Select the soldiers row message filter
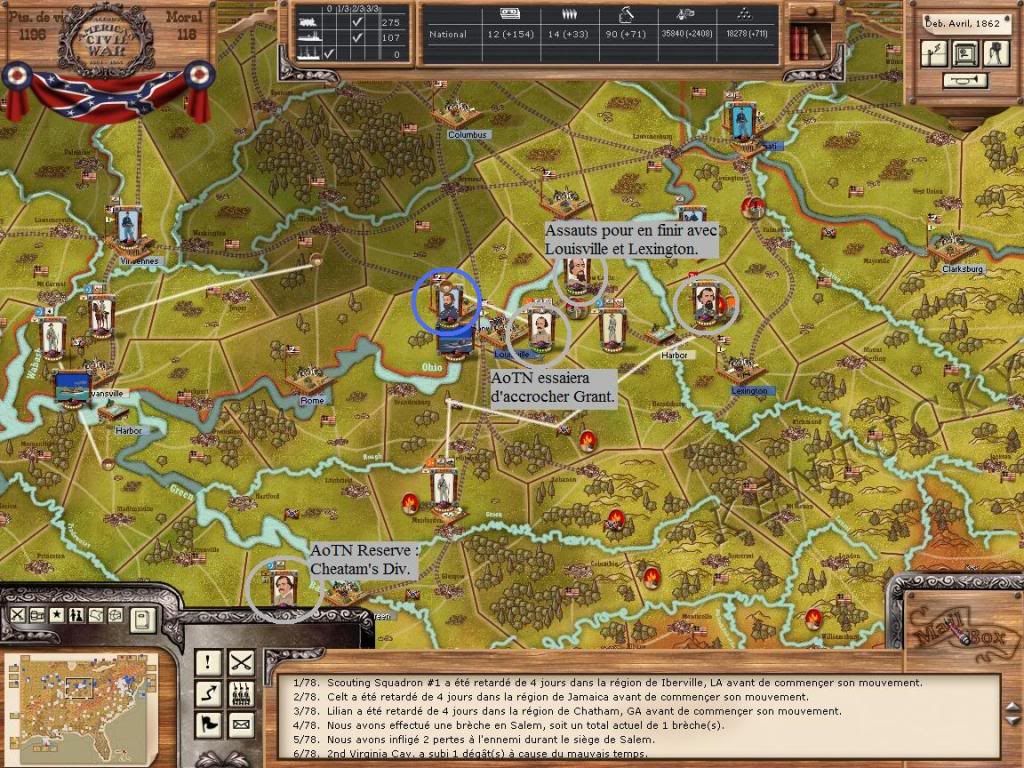Image resolution: width=1024 pixels, height=768 pixels. tap(241, 692)
